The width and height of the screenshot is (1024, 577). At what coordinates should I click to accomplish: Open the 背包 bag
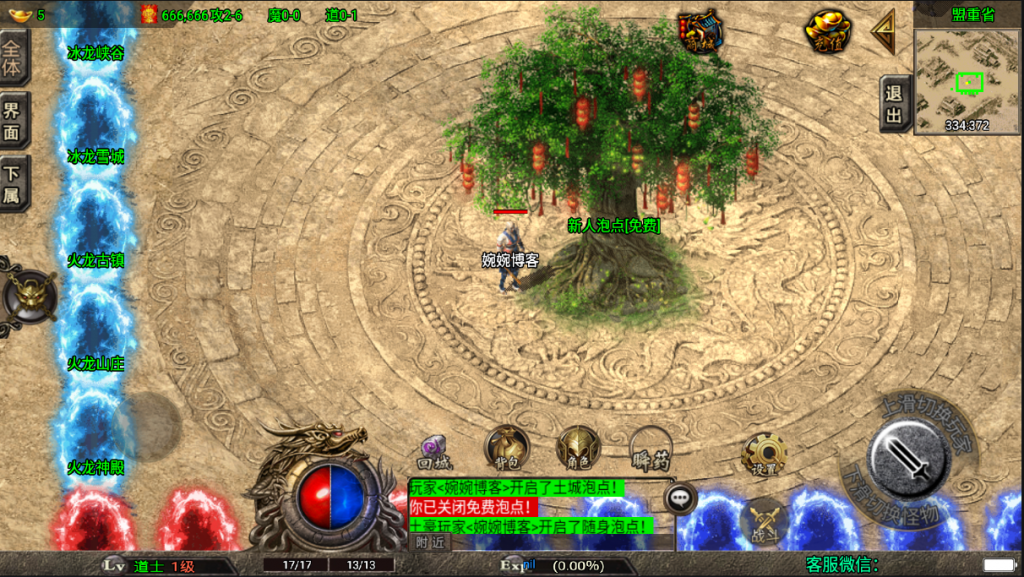pyautogui.click(x=506, y=448)
